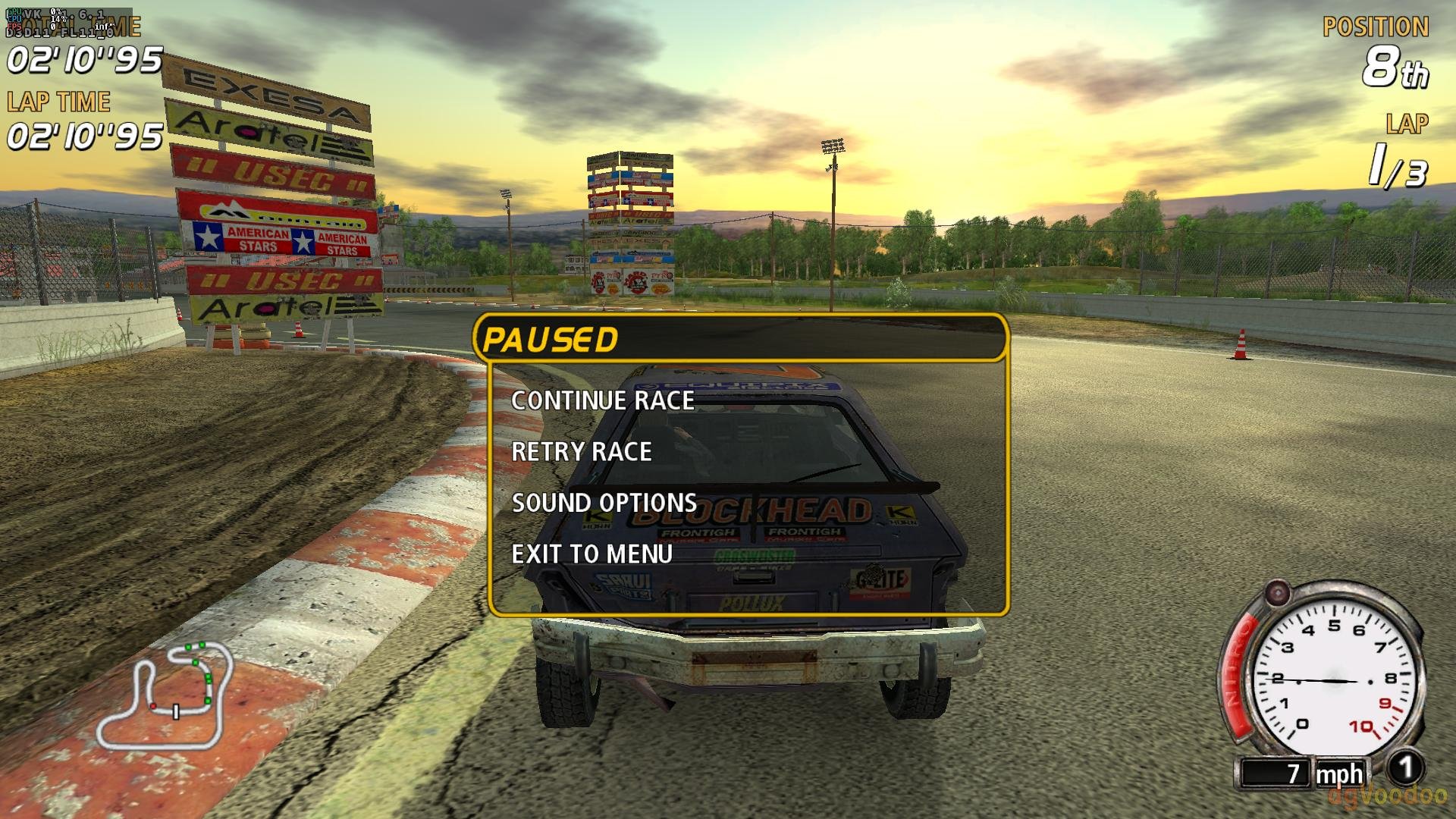Pick Exit to Menu

[592, 554]
